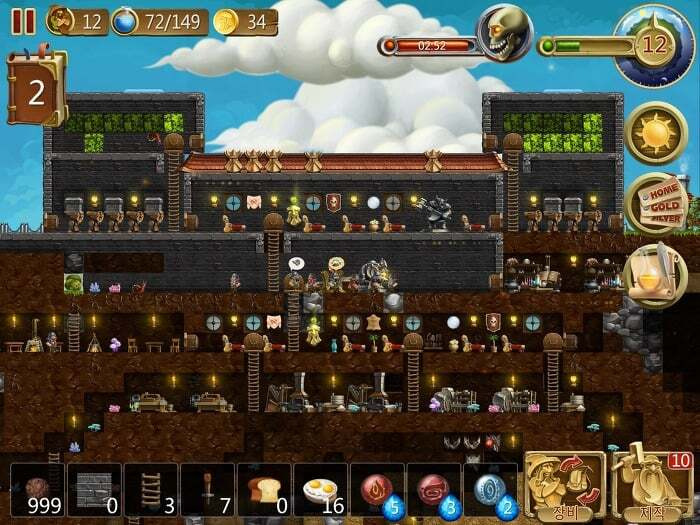The height and width of the screenshot is (525, 700).
Task: Activate the sun spell button
Action: [655, 132]
